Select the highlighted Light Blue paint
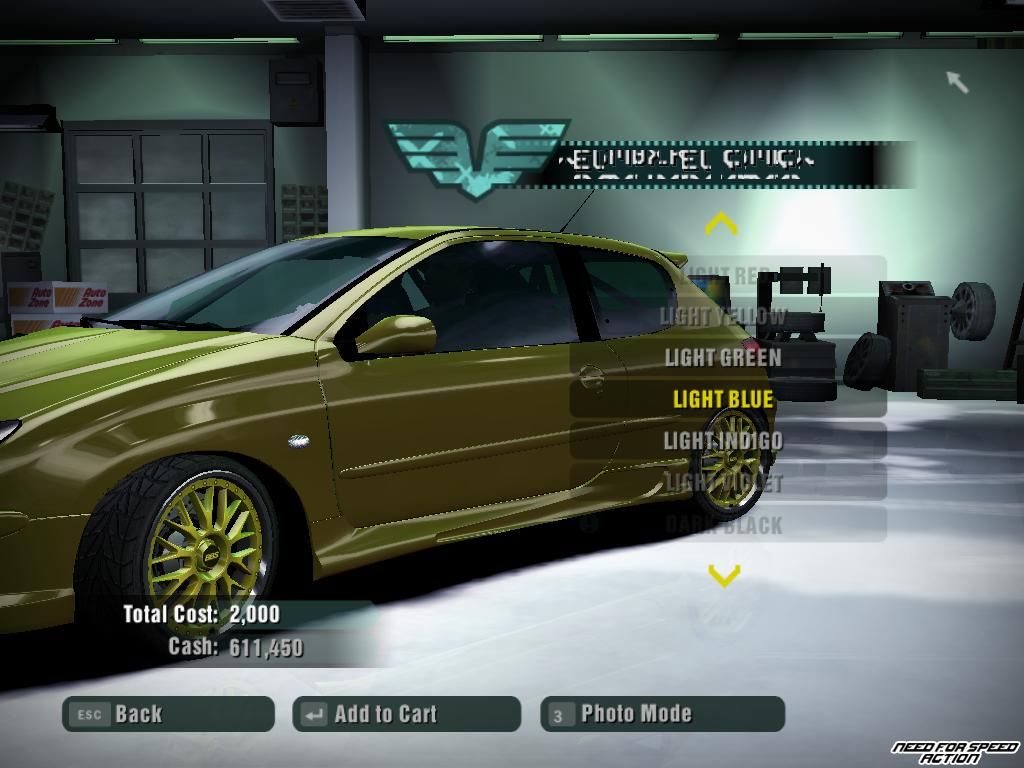Image resolution: width=1024 pixels, height=768 pixels. click(724, 399)
